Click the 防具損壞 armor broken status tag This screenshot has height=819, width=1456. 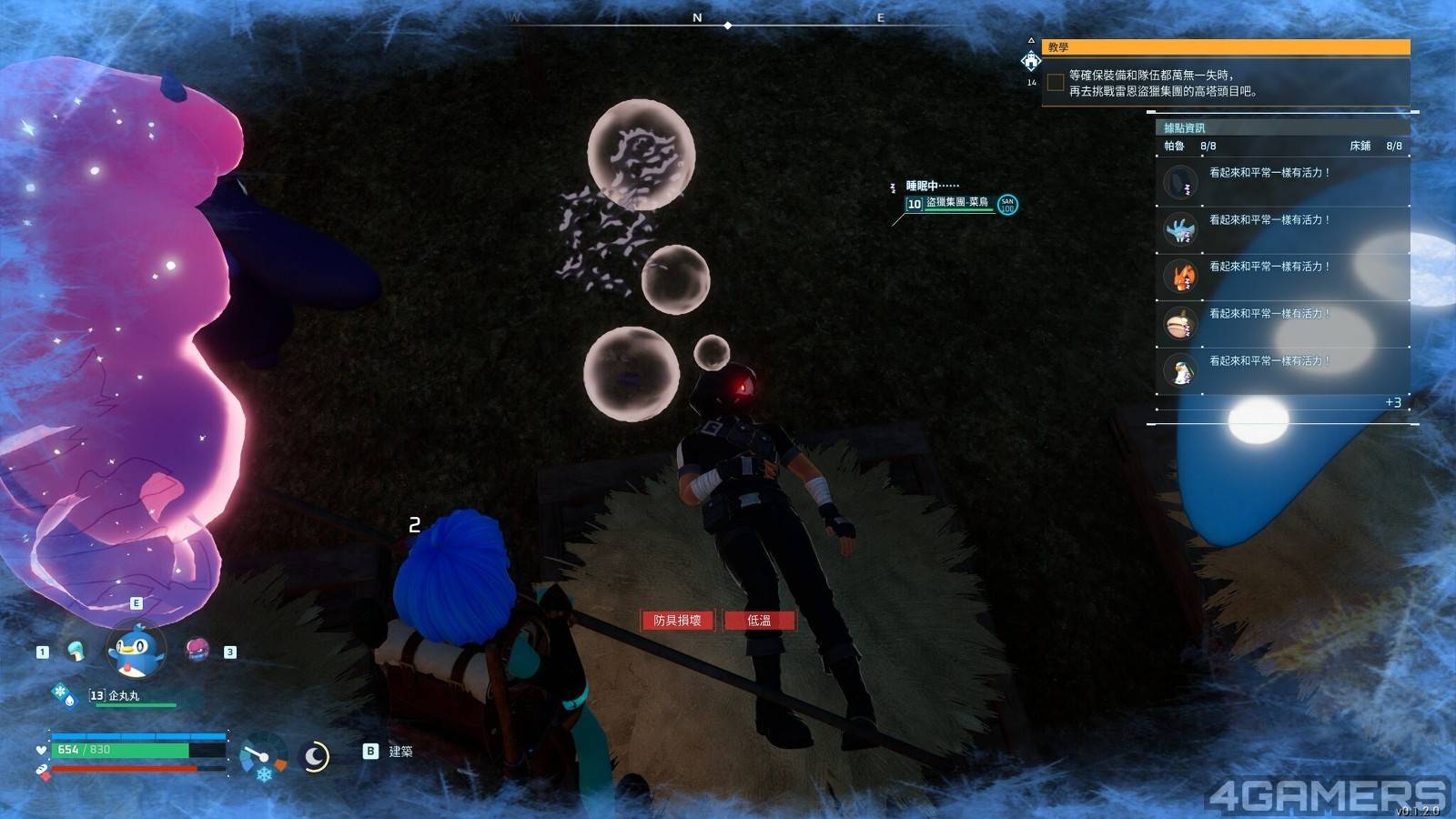[677, 621]
